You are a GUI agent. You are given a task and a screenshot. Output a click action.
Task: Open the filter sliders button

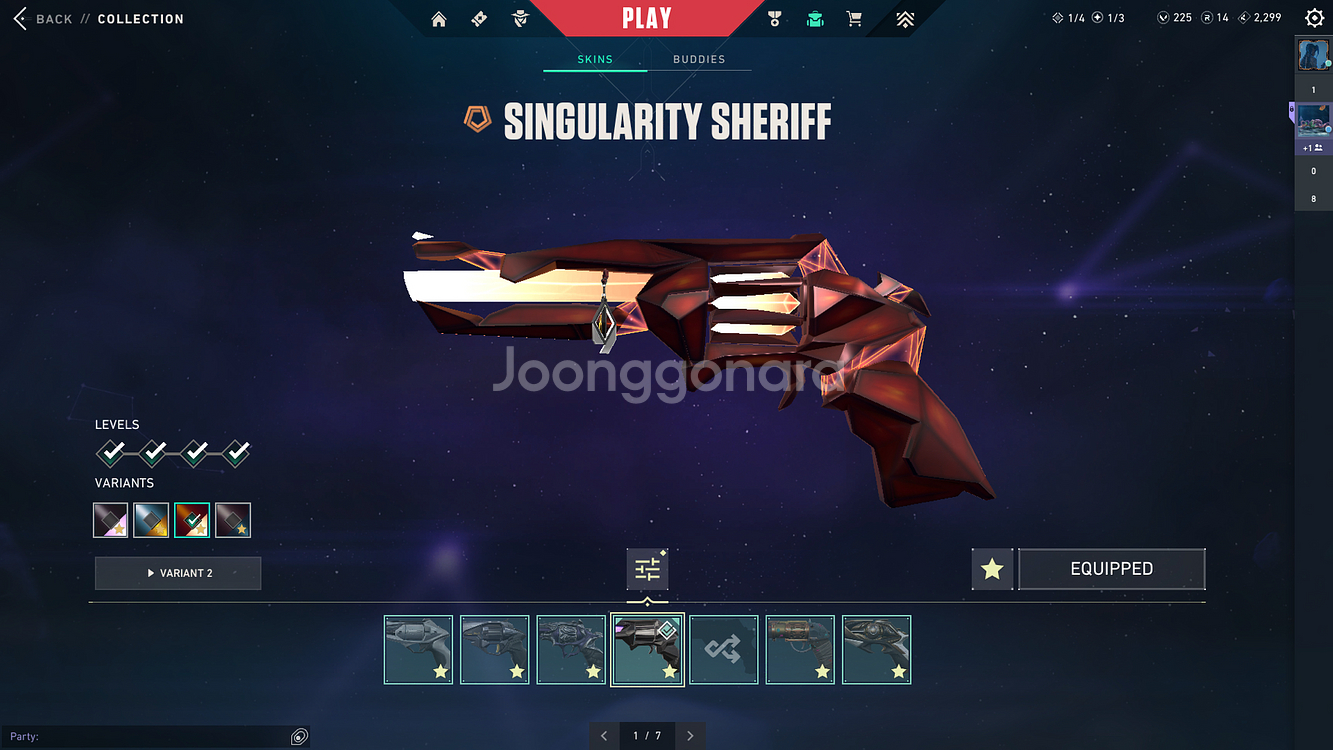point(647,569)
